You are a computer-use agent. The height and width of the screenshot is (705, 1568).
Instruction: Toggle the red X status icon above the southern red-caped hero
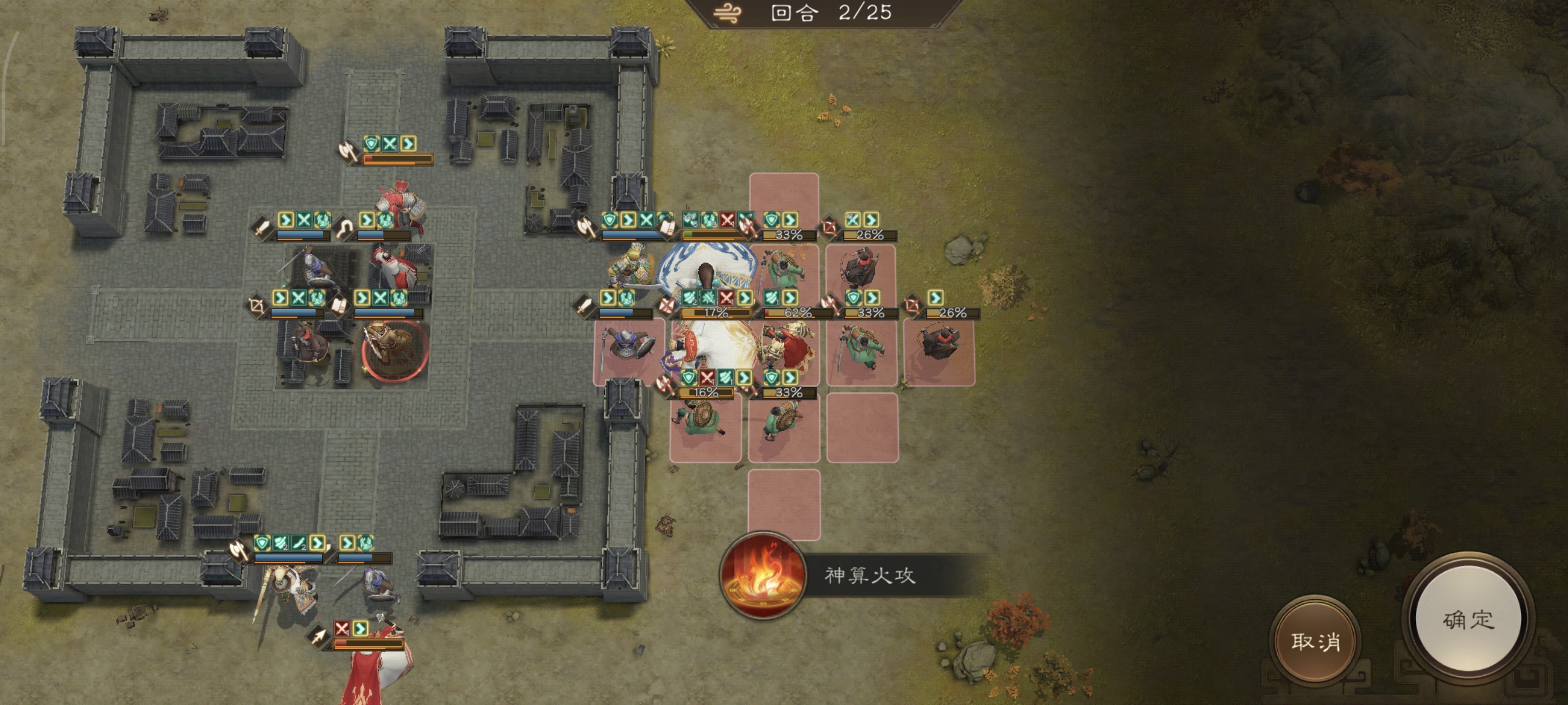[343, 630]
